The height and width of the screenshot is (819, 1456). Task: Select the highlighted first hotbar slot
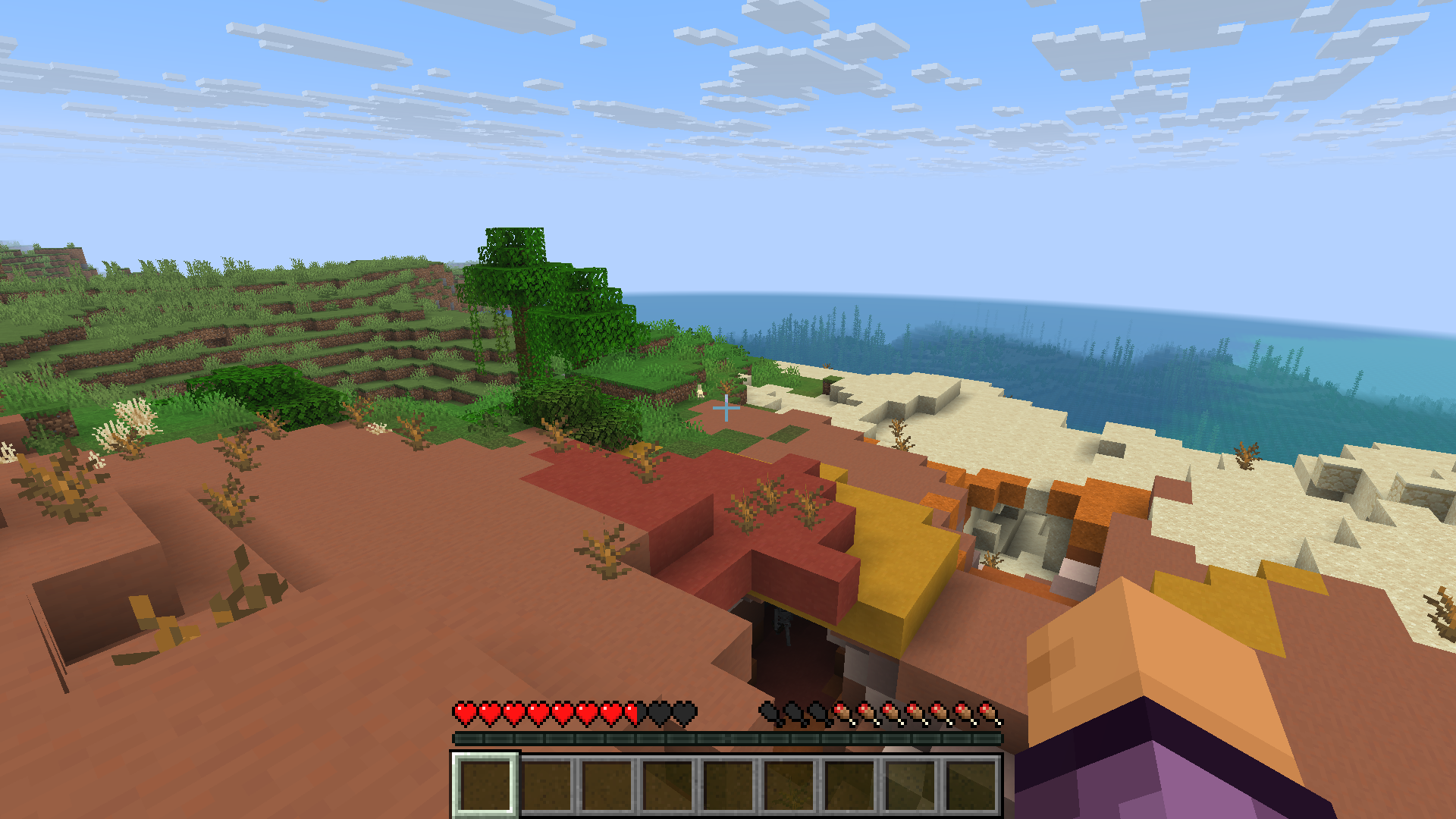coord(485,784)
